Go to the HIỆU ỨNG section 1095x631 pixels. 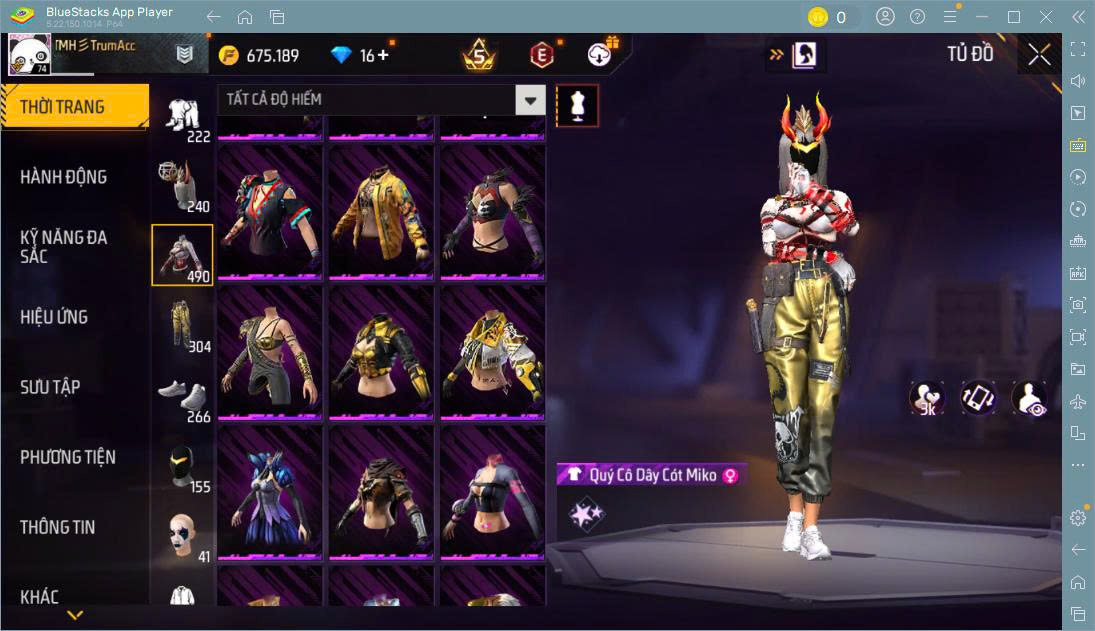(x=55, y=317)
